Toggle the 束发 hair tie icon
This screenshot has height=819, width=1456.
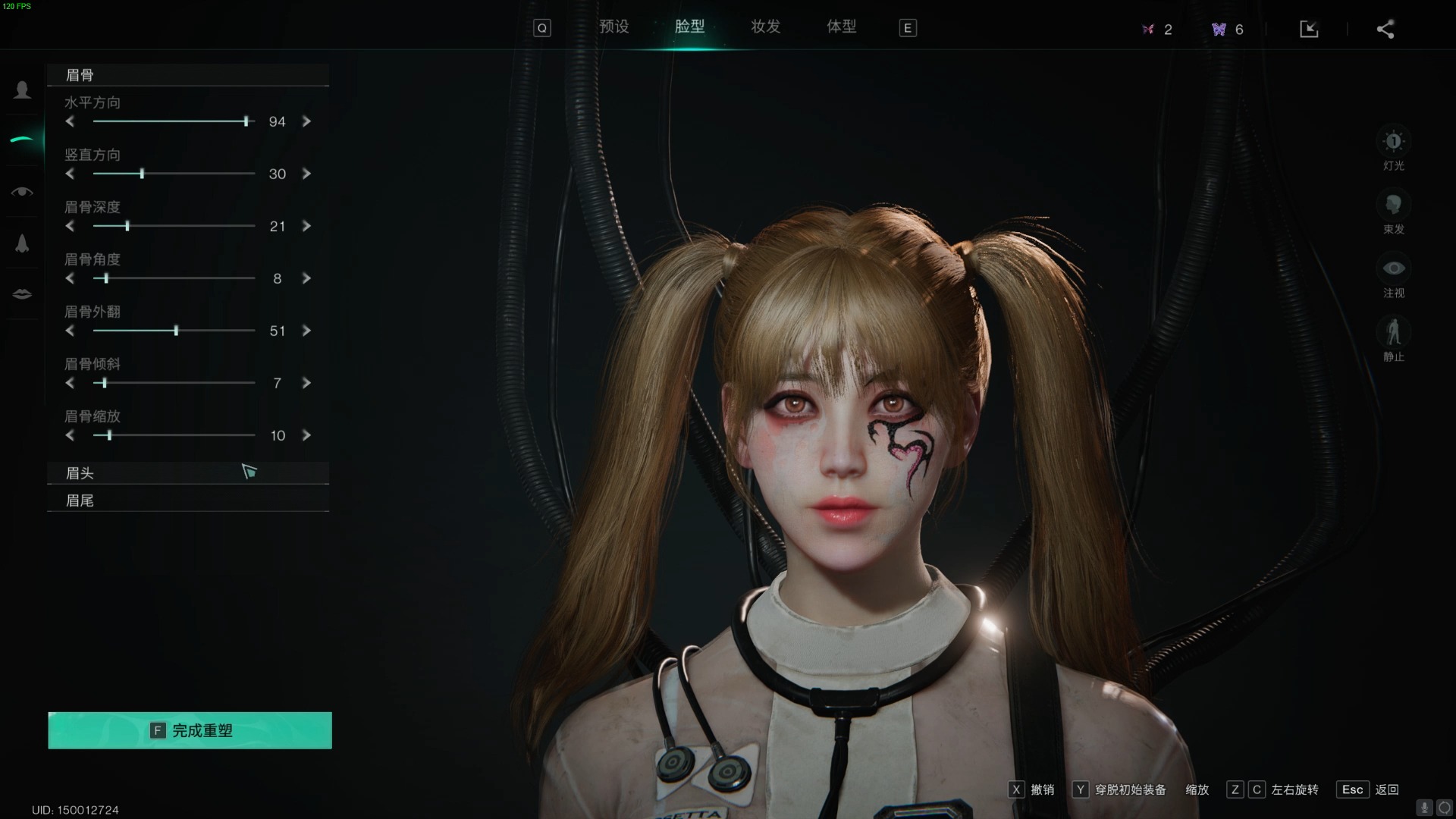(1393, 206)
